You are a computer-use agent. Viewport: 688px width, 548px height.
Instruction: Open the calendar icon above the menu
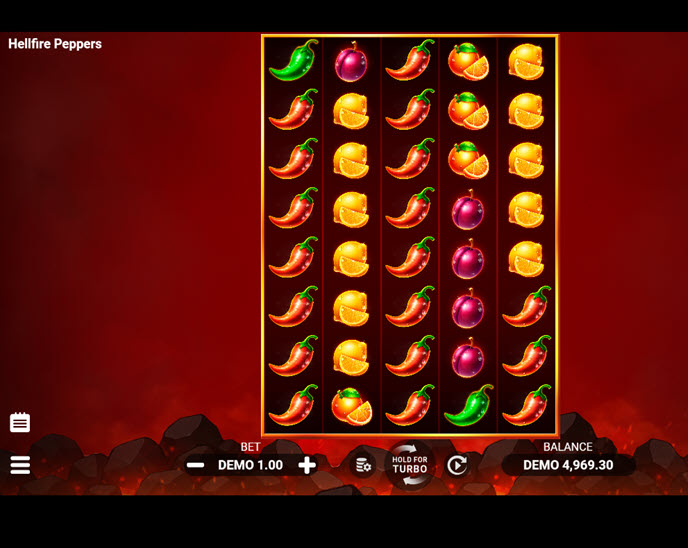point(20,422)
